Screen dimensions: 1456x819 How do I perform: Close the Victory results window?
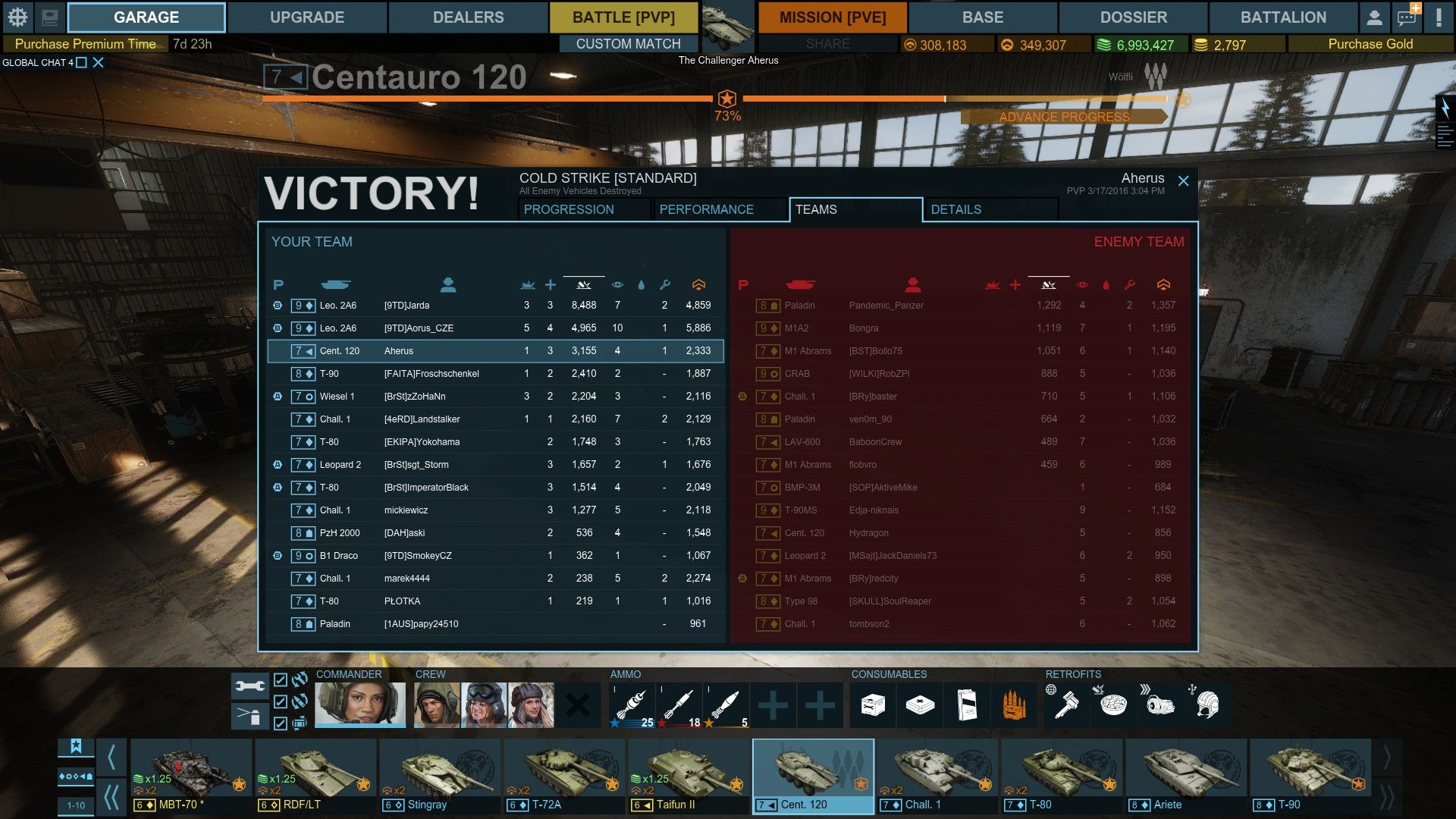(1183, 180)
